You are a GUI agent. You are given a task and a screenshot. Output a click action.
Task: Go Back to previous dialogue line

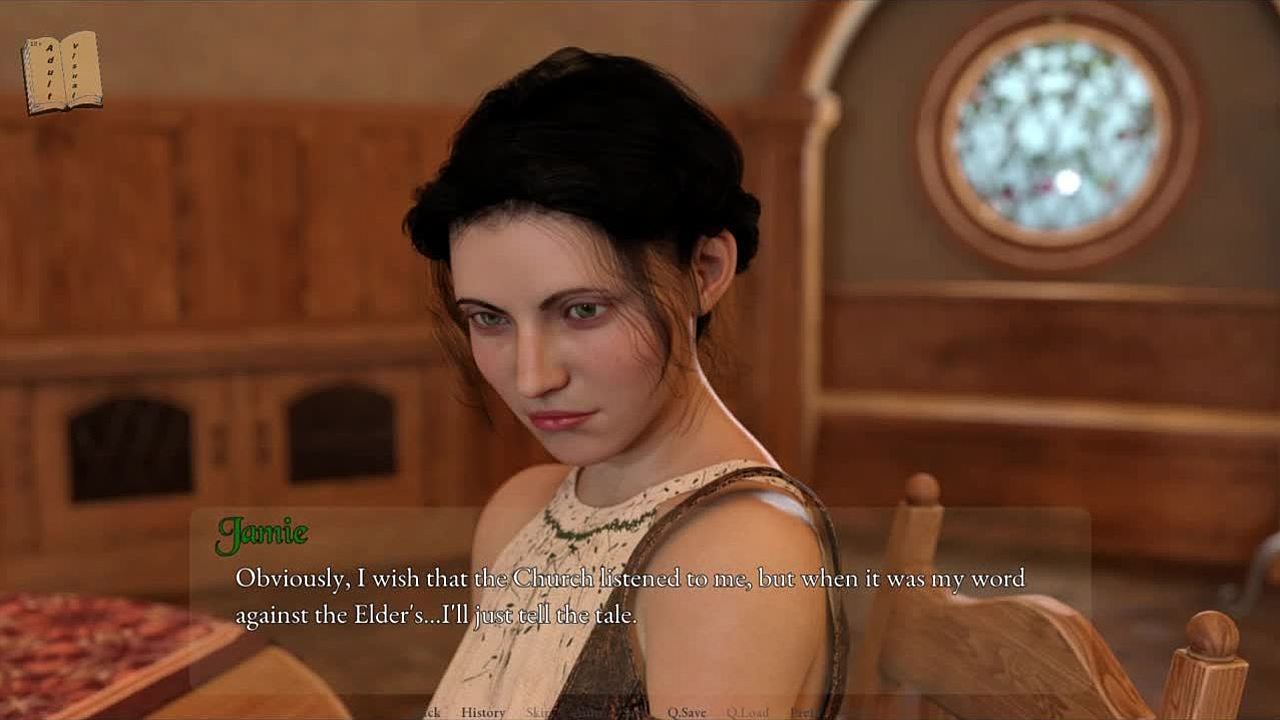coord(429,712)
